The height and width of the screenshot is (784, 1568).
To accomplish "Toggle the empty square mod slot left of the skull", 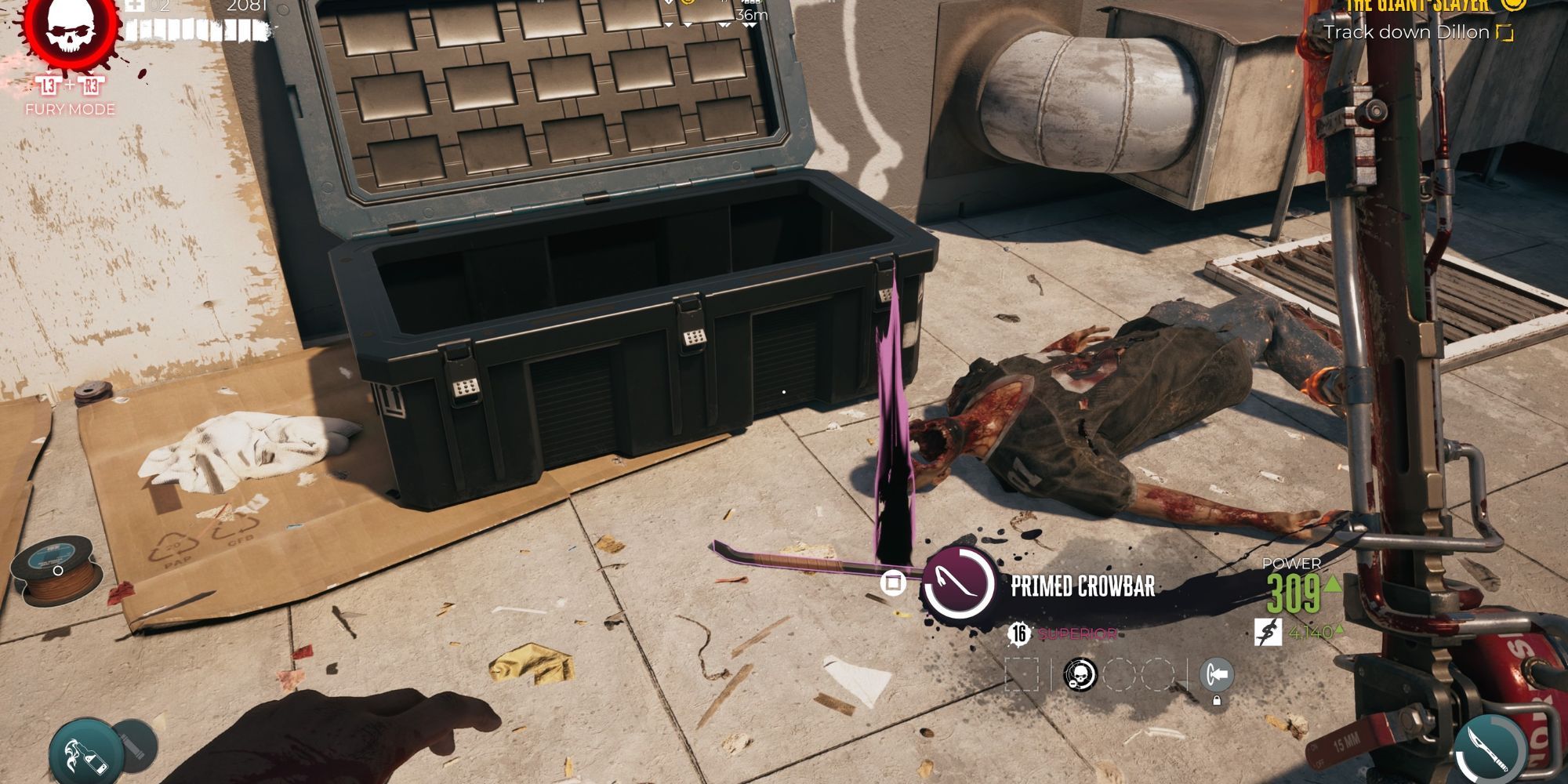I will tap(1022, 672).
